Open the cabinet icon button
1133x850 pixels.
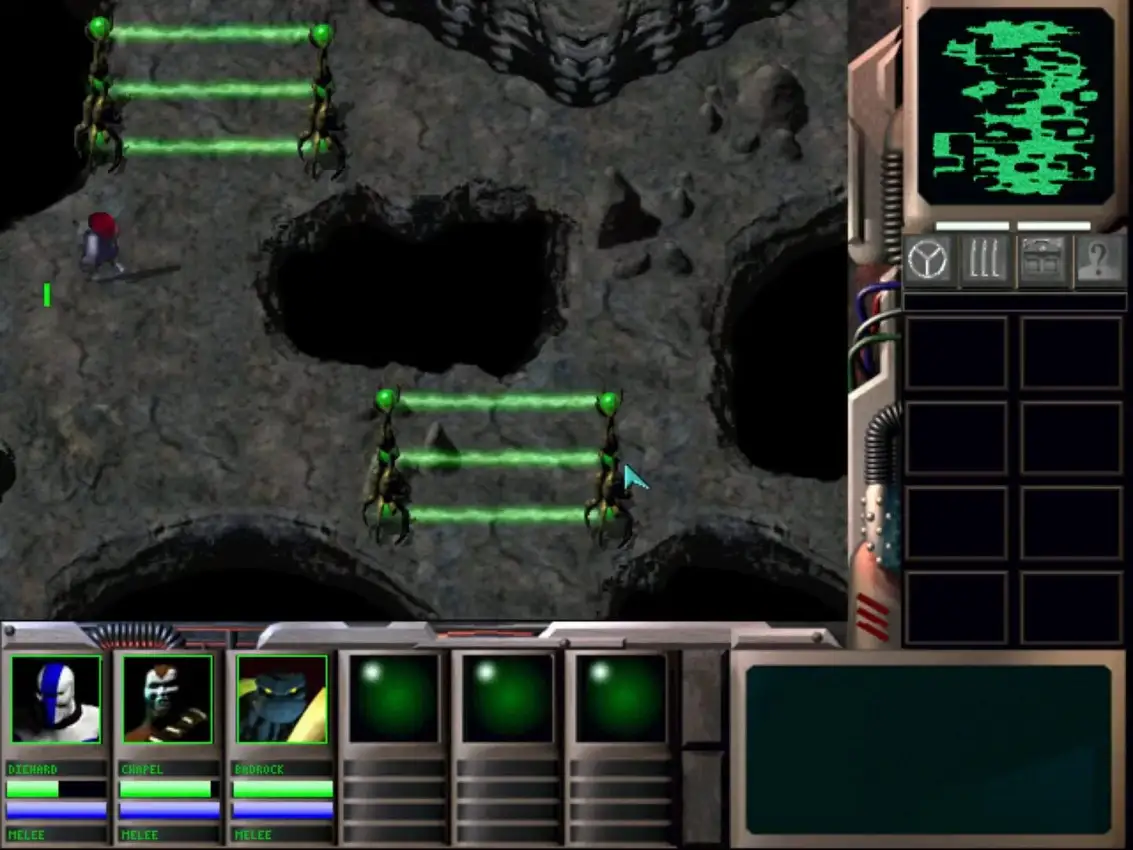pos(1042,262)
